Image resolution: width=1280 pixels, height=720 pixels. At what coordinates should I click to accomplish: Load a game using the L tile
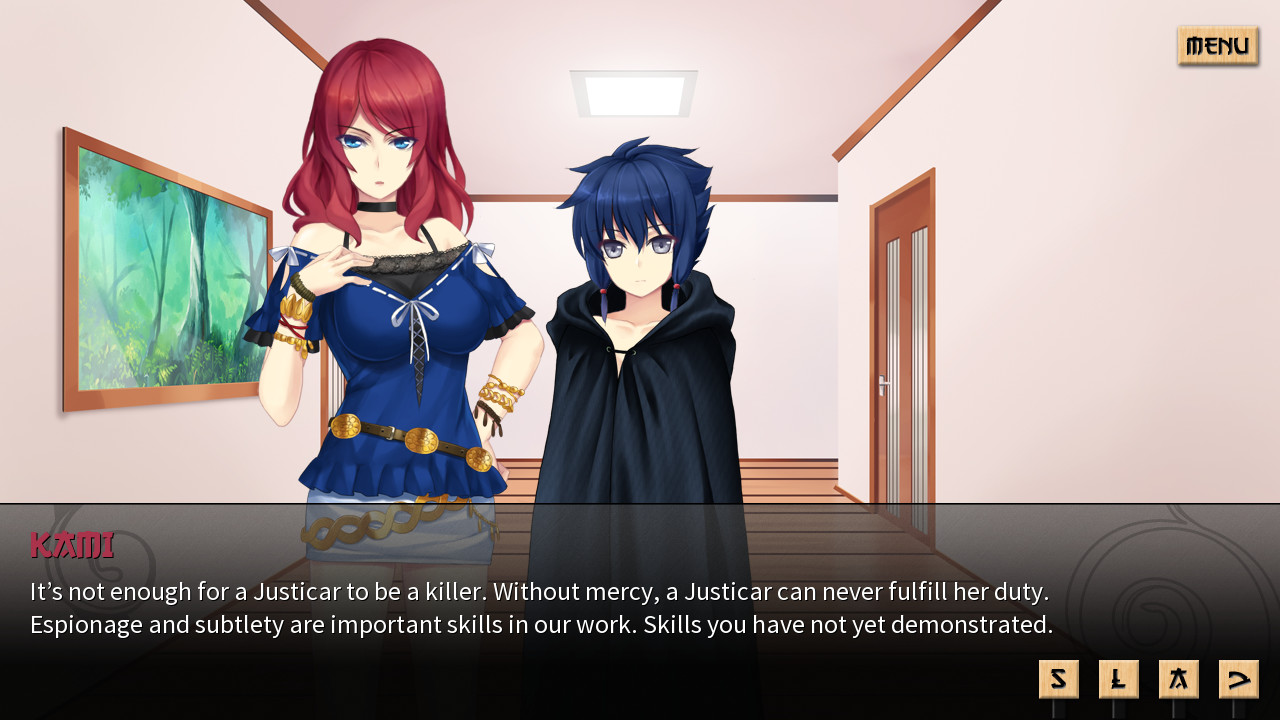(1119, 678)
